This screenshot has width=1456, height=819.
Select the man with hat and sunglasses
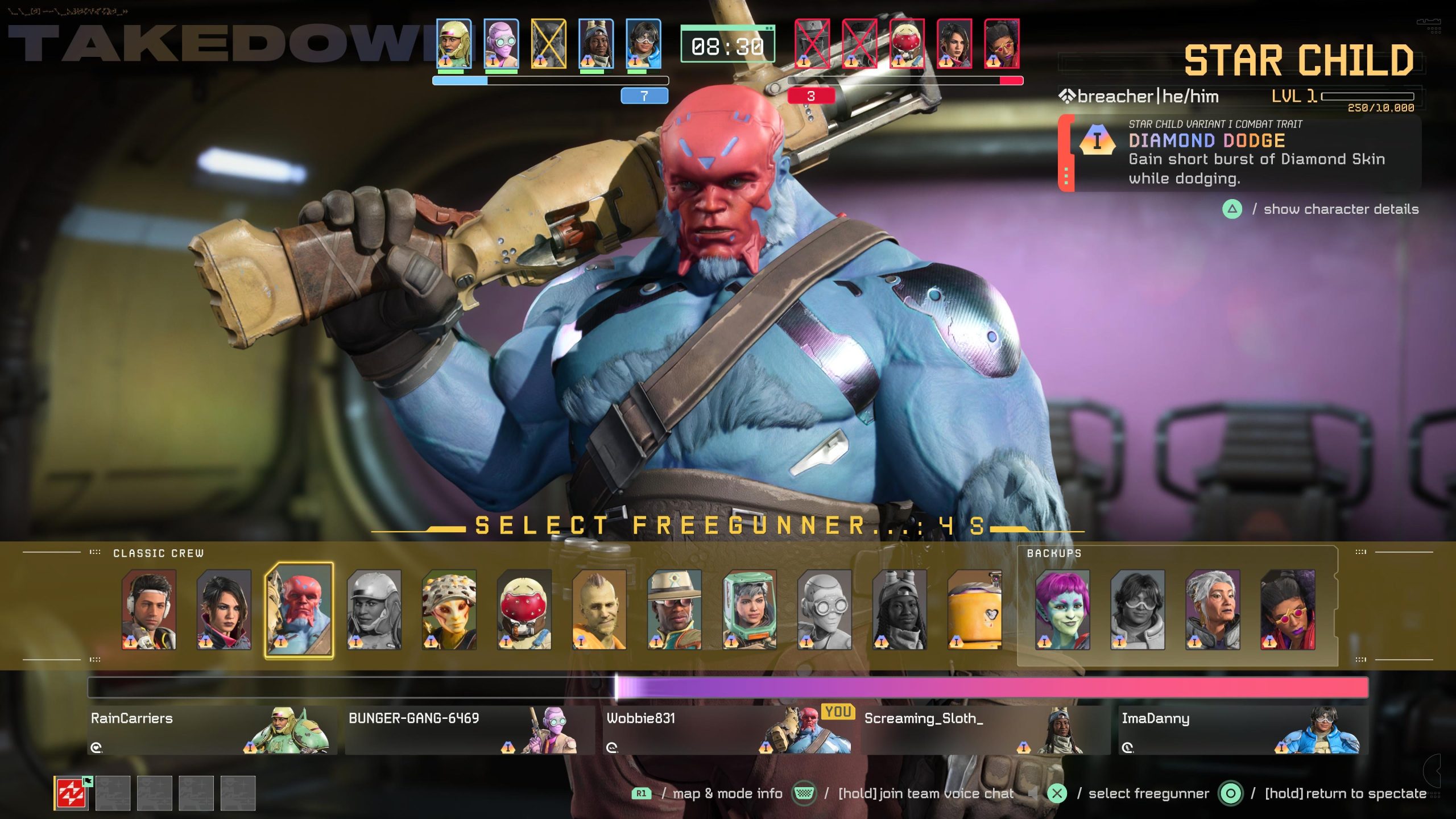pyautogui.click(x=674, y=610)
